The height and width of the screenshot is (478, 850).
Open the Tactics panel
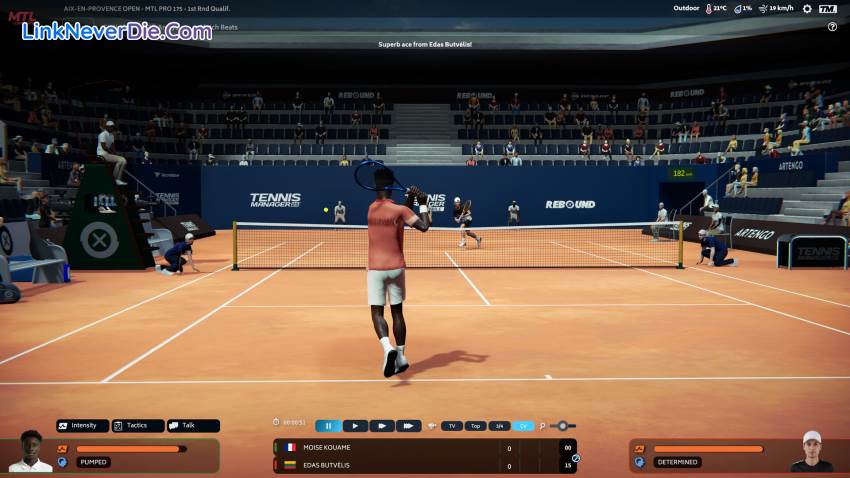tap(138, 425)
